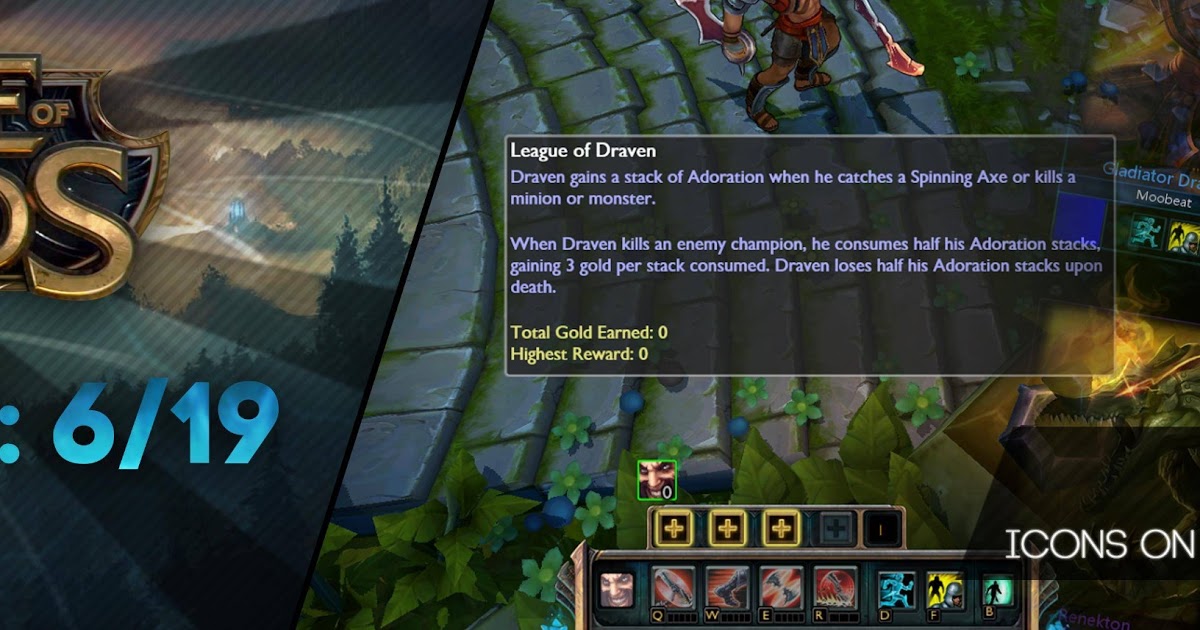Select the League of Draven passive icon
The width and height of the screenshot is (1200, 630).
[616, 590]
